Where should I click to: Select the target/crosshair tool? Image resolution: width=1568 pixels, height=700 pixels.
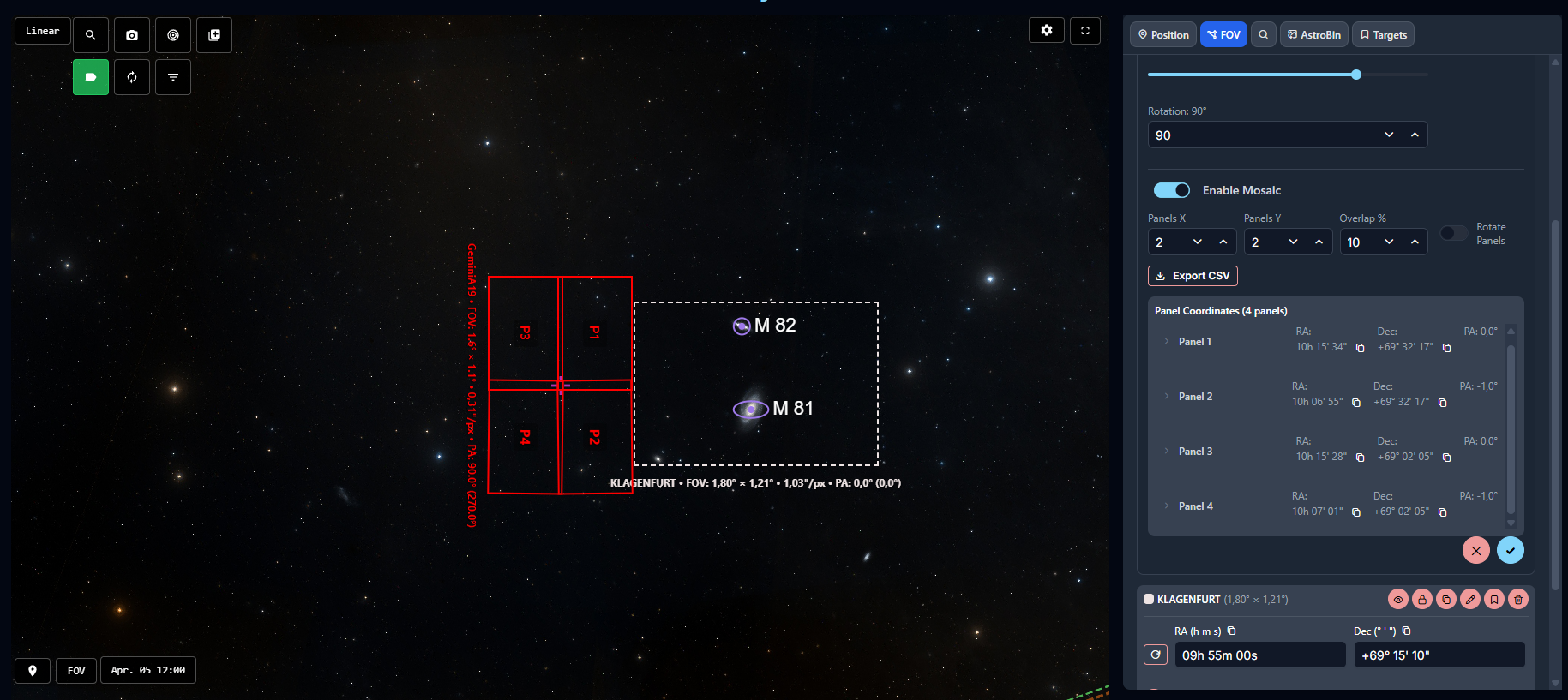tap(172, 35)
